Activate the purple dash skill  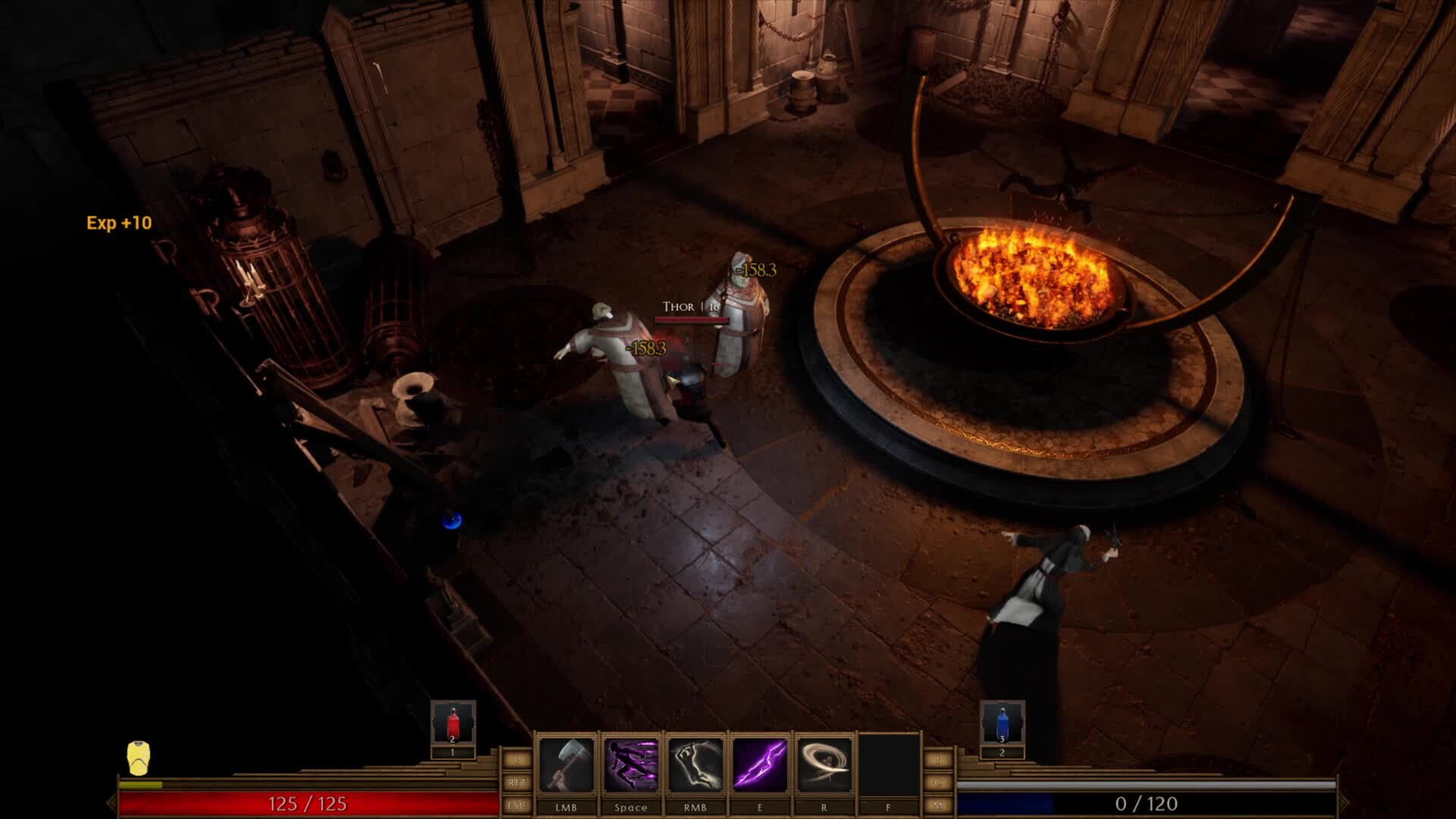tap(630, 764)
